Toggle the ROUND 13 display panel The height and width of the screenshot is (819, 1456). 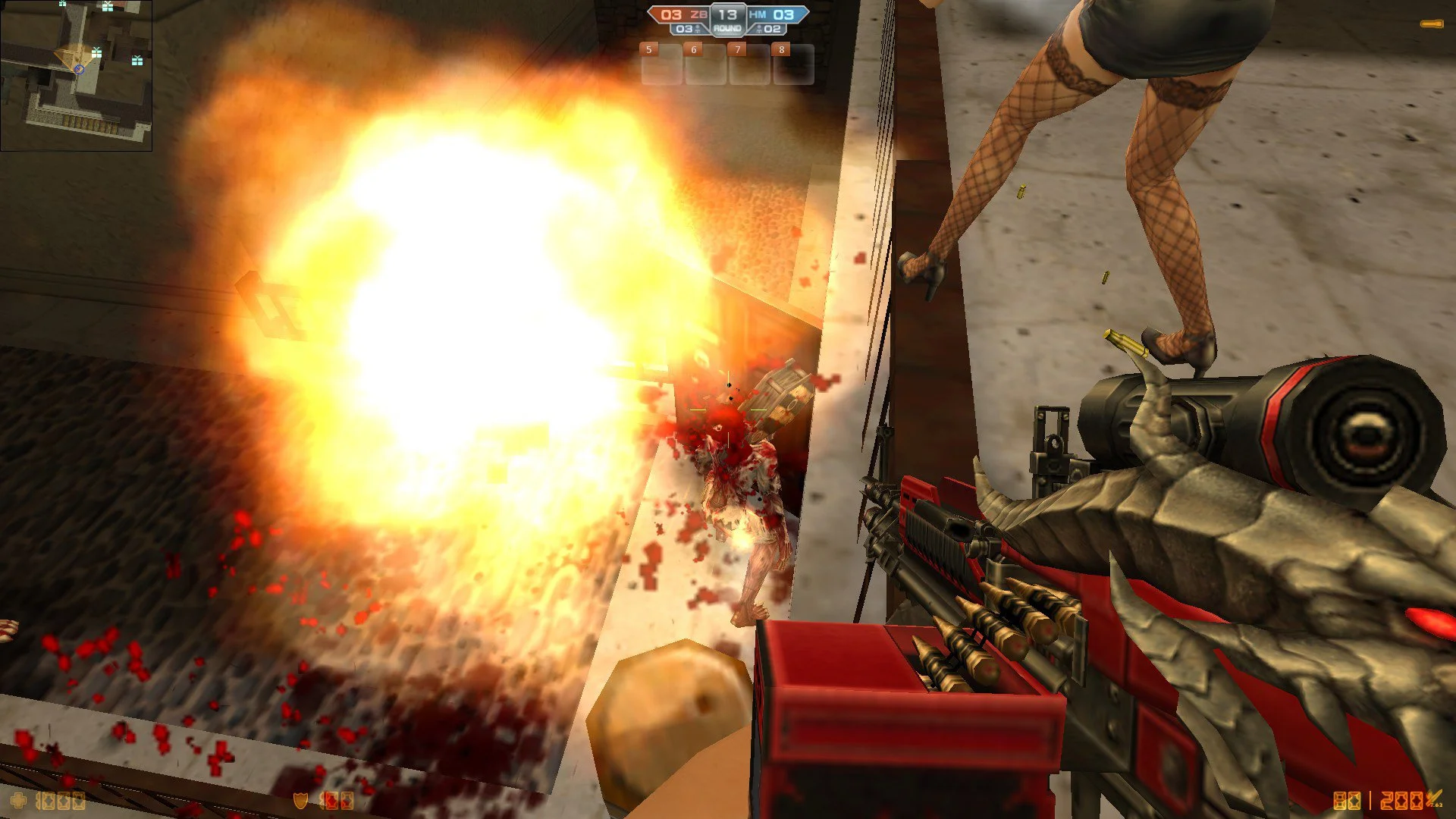728,20
